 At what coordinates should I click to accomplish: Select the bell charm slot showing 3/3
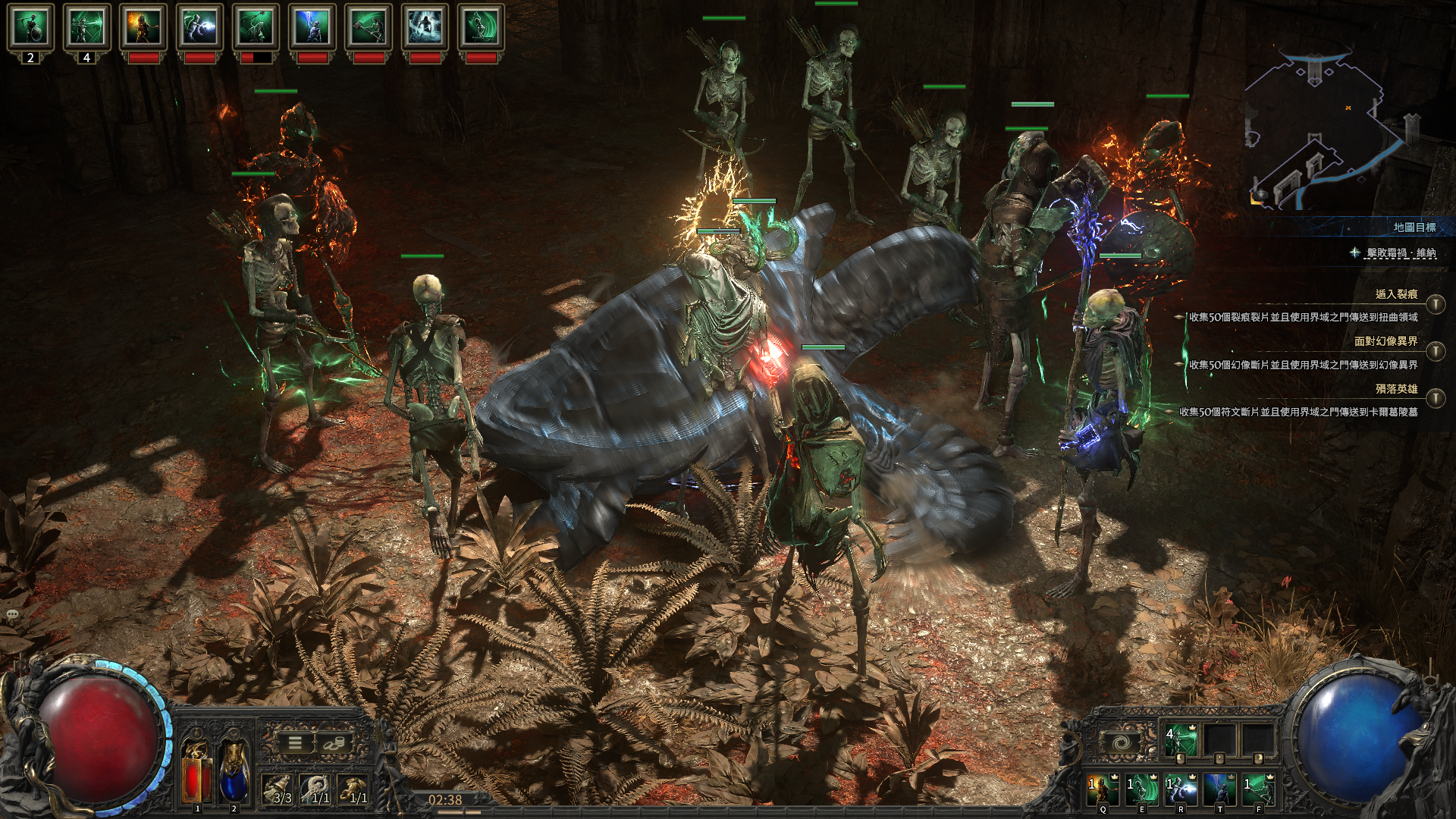click(x=279, y=789)
